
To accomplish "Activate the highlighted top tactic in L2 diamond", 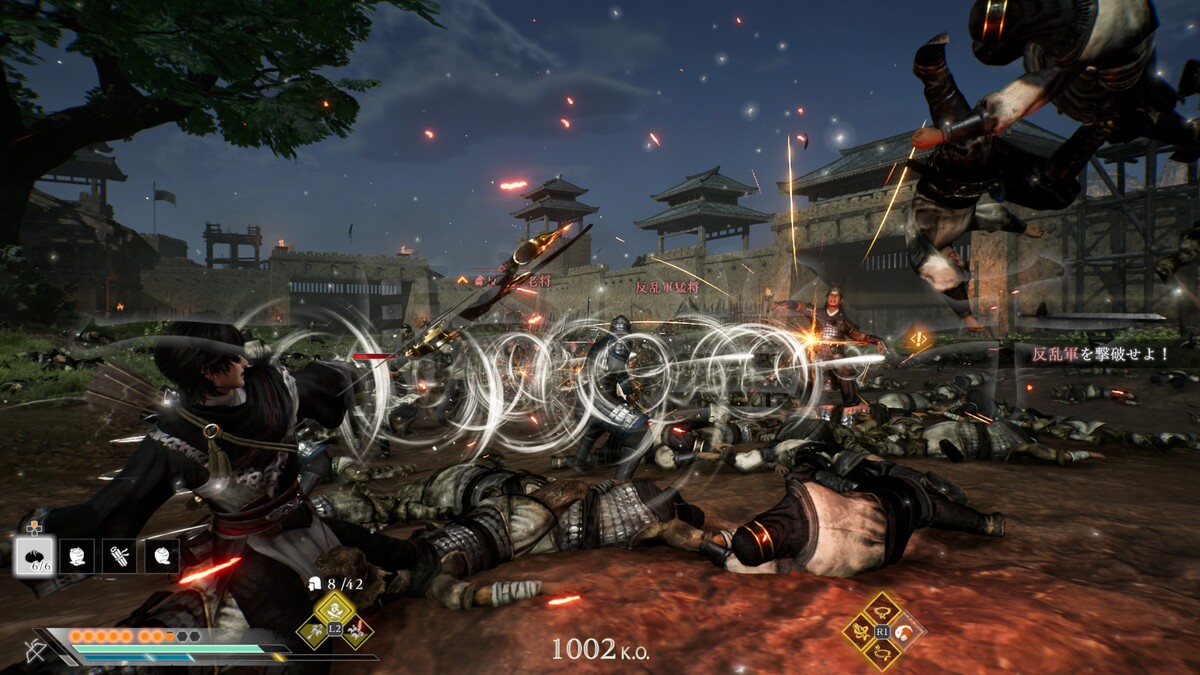I will tap(335, 608).
